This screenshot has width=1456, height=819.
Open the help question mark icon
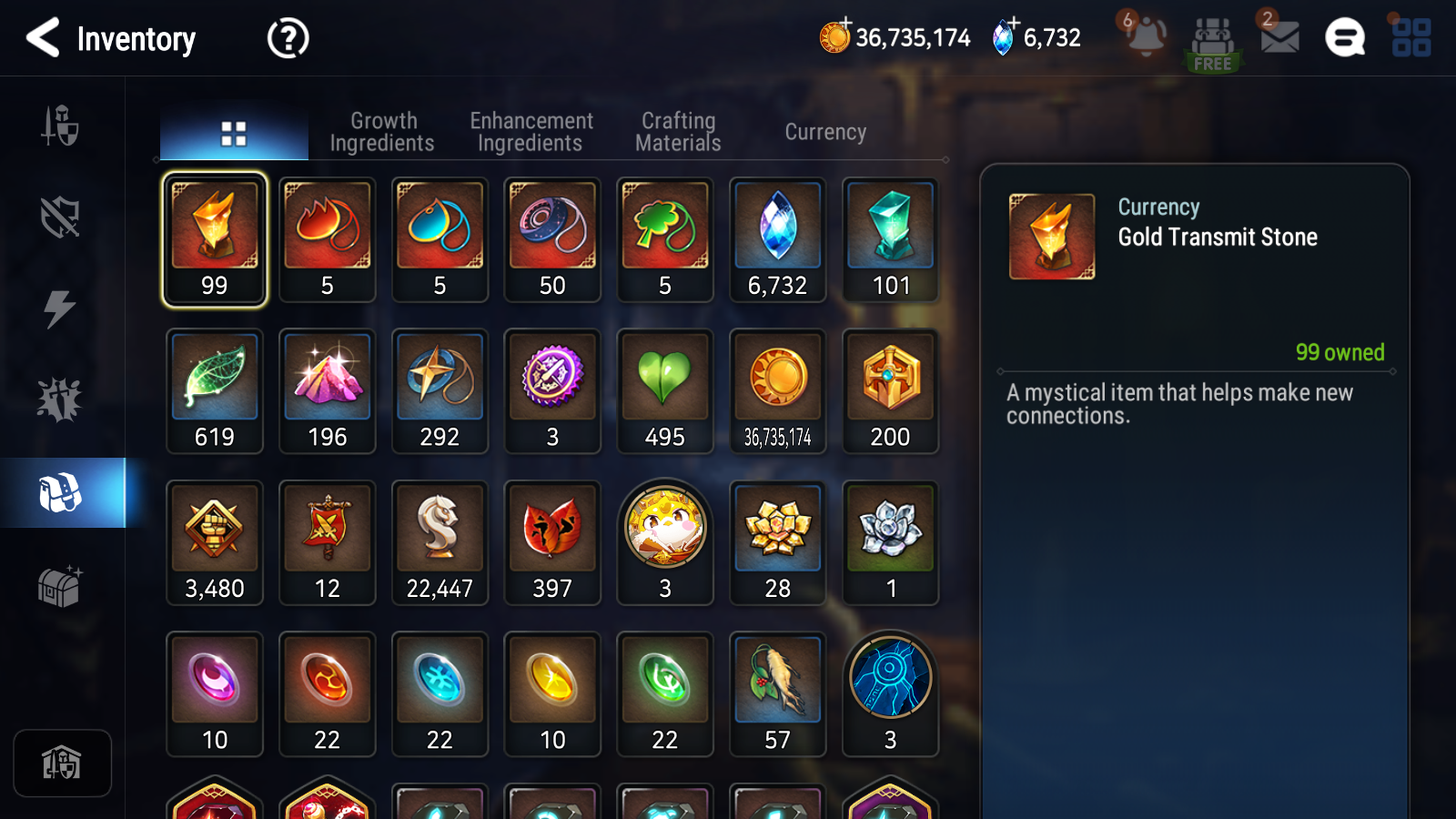288,38
